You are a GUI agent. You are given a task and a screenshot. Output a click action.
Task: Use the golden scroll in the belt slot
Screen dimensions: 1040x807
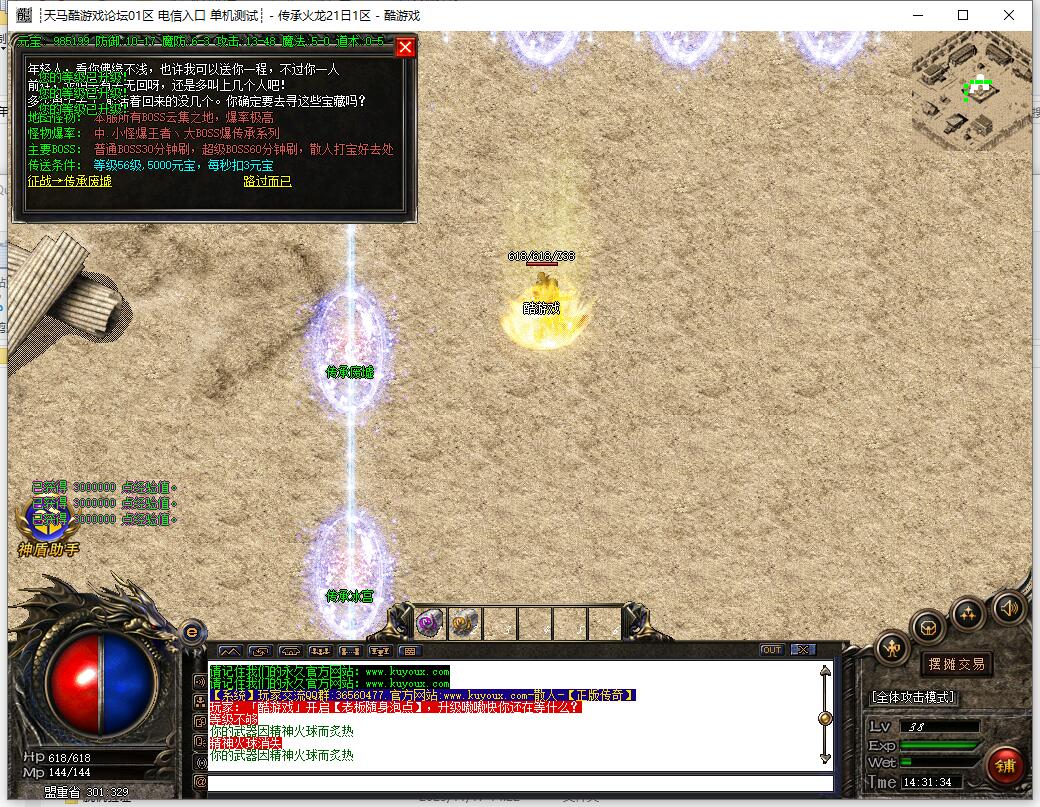(464, 623)
